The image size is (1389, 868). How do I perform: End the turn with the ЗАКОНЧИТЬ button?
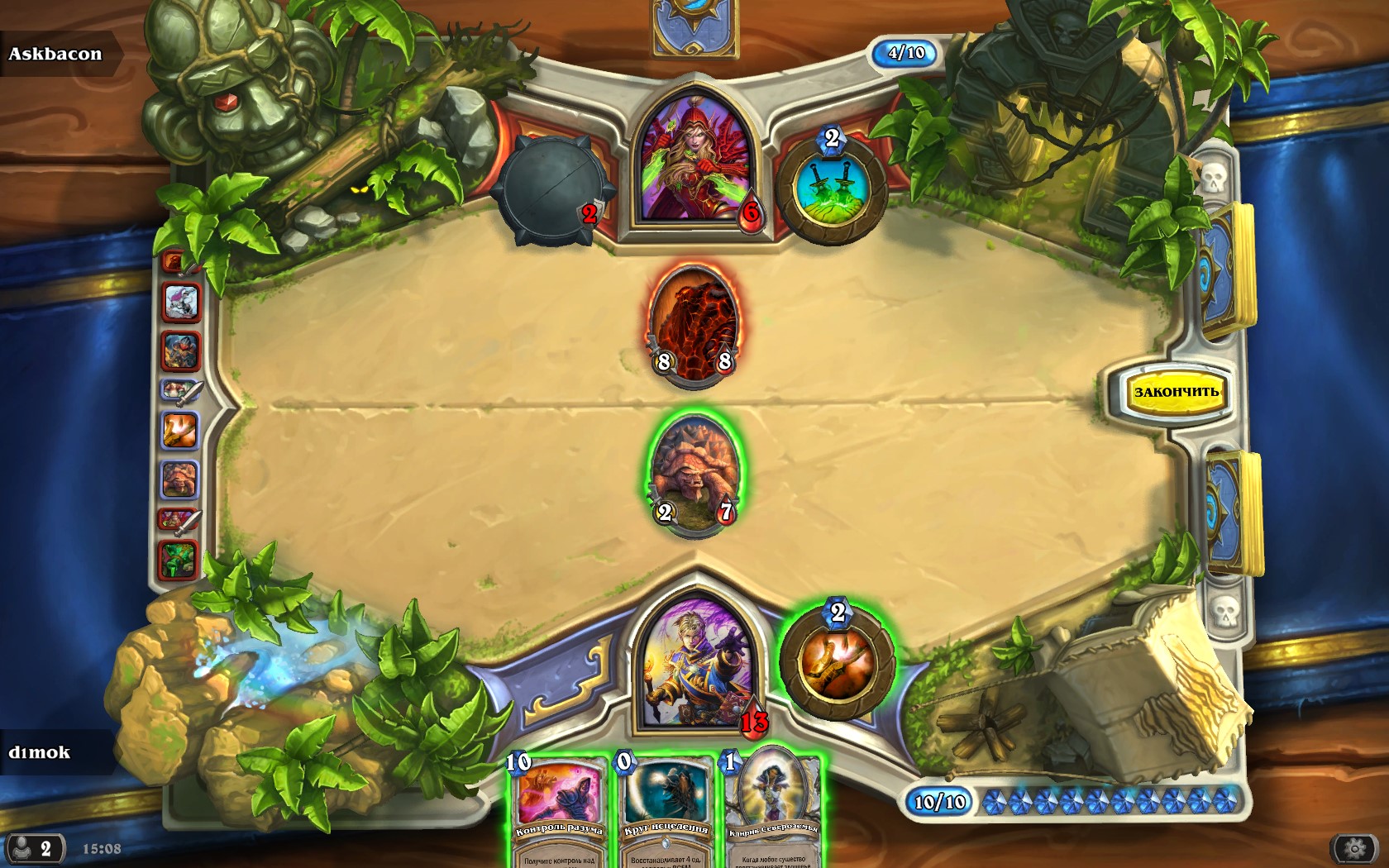click(x=1176, y=392)
